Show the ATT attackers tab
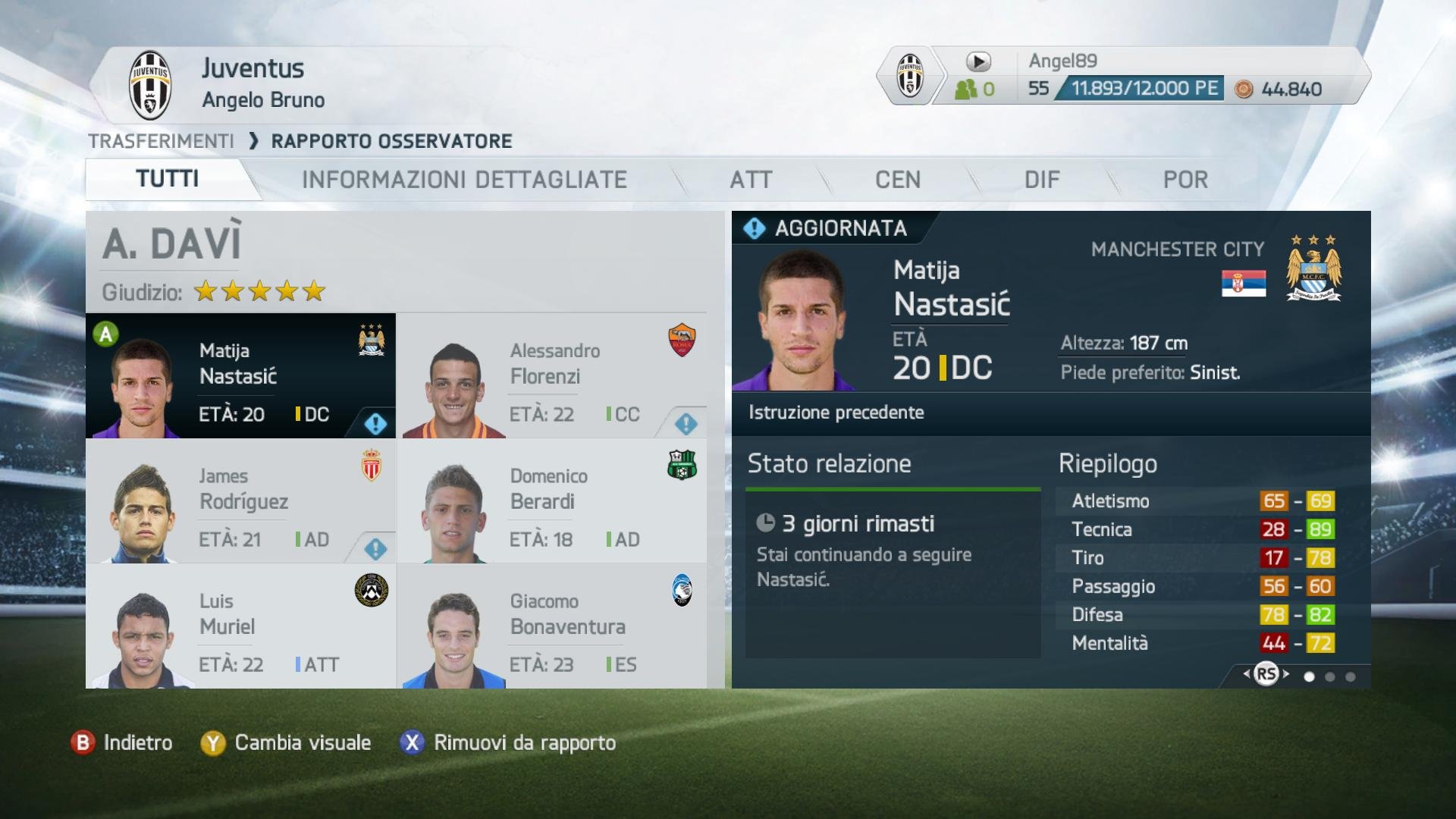Screen dimensions: 1456x819 coord(751,180)
